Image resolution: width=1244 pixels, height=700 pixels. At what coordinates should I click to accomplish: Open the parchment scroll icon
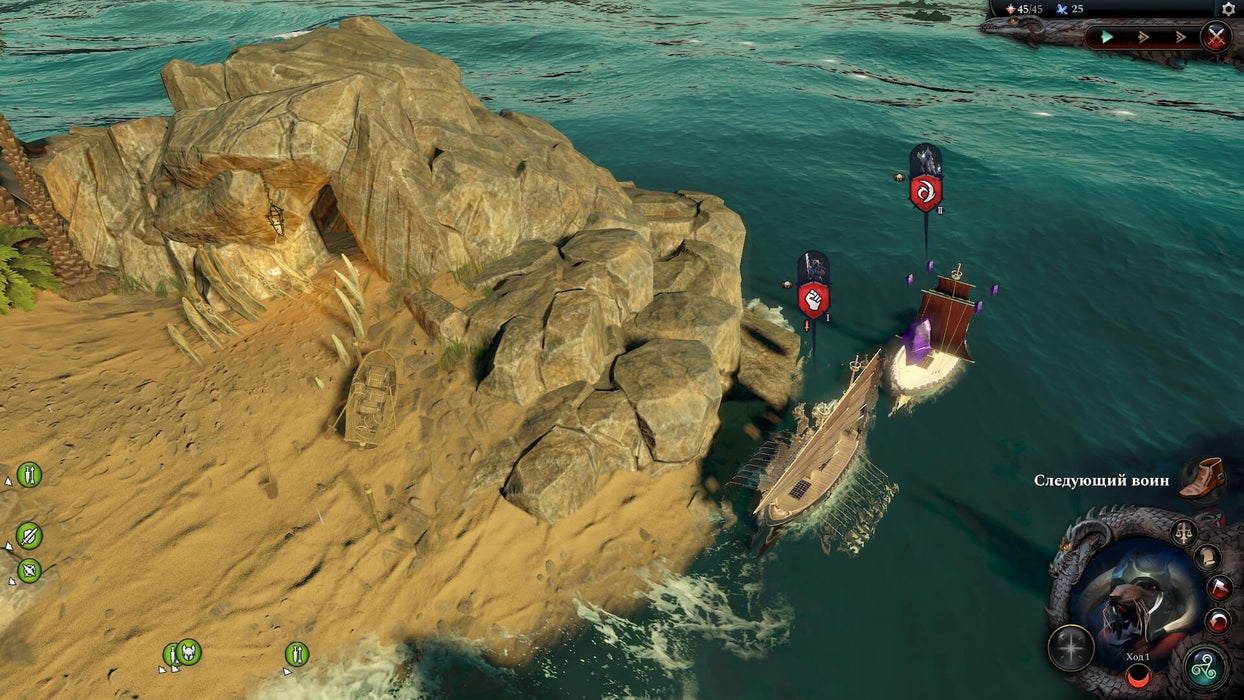coord(1207,557)
